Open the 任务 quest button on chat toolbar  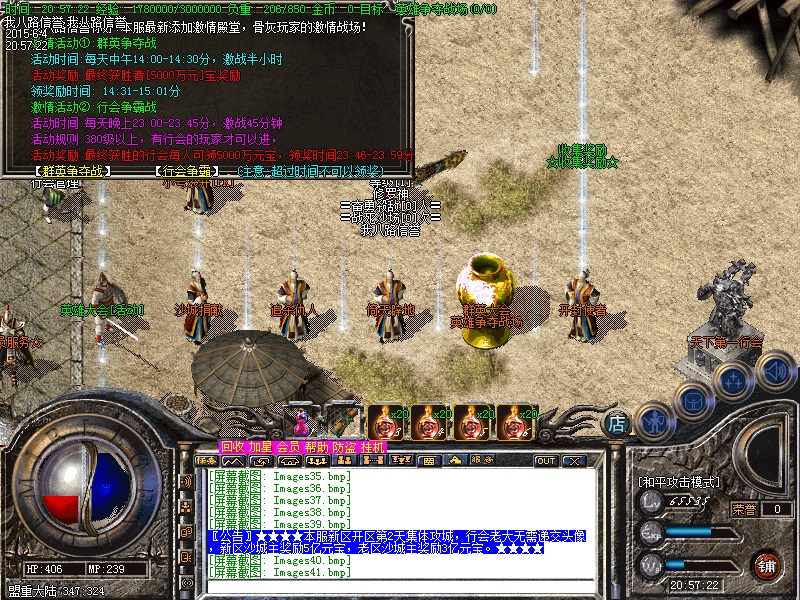(x=207, y=461)
